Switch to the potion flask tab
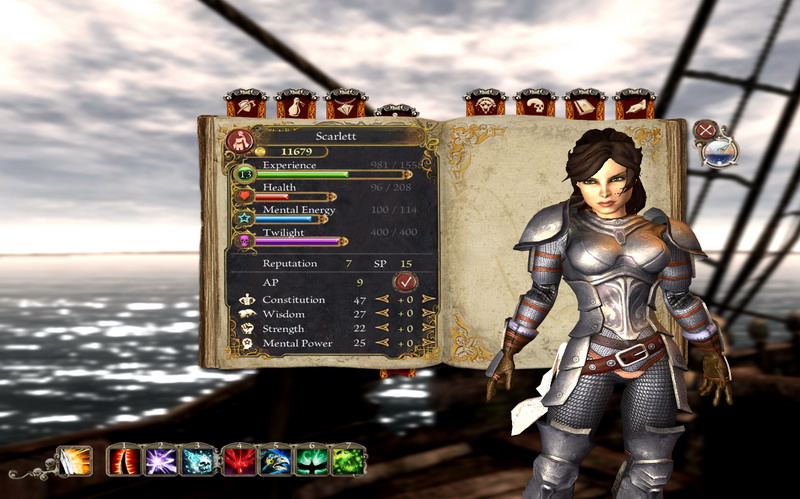 click(296, 104)
